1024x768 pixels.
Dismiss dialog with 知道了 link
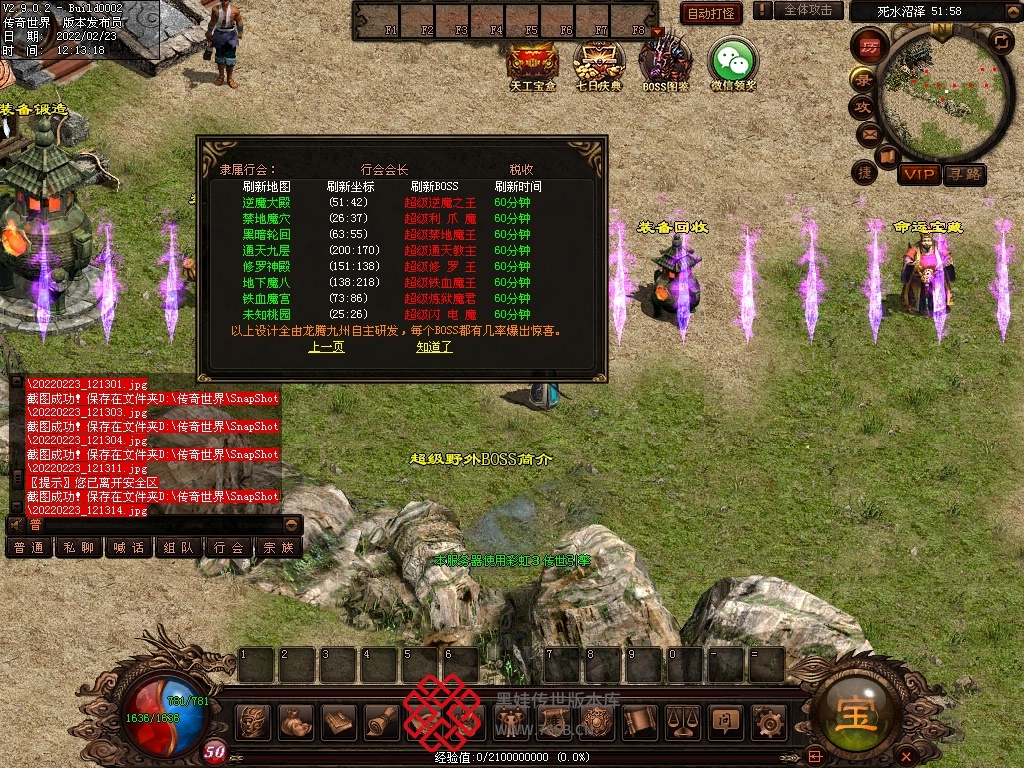(x=434, y=347)
